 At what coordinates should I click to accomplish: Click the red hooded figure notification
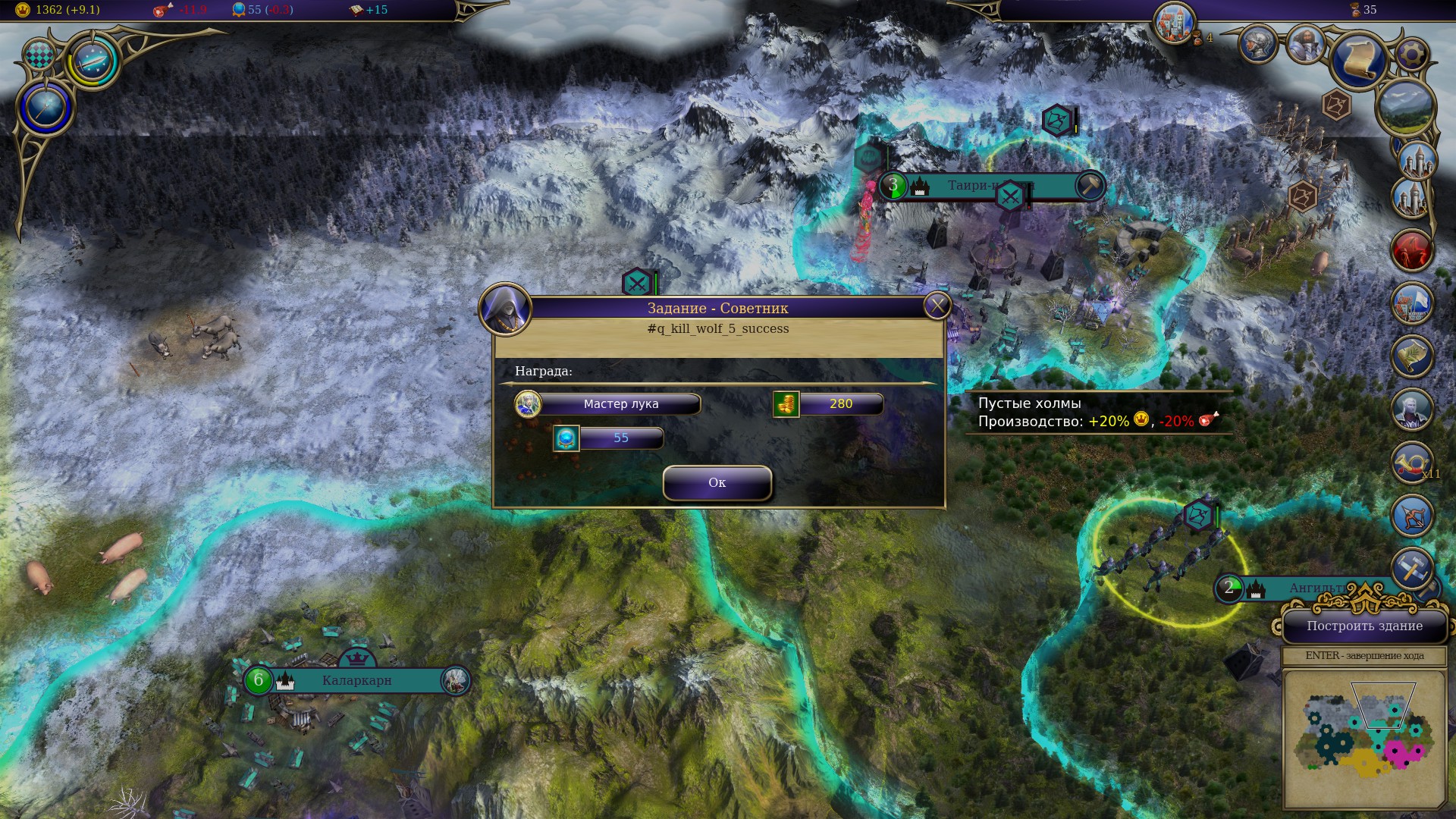point(1411,251)
